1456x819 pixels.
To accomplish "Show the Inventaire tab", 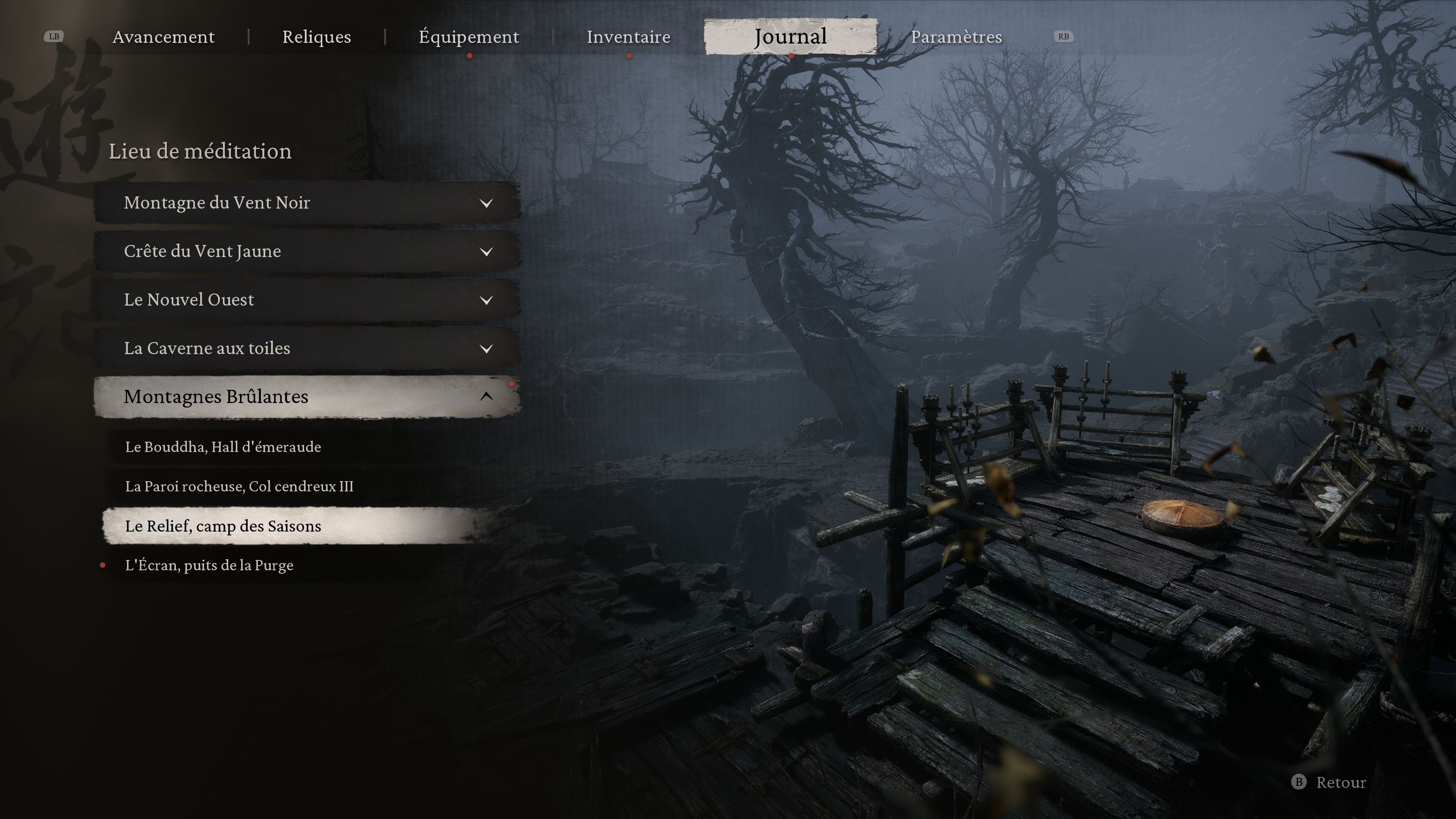I will [629, 37].
